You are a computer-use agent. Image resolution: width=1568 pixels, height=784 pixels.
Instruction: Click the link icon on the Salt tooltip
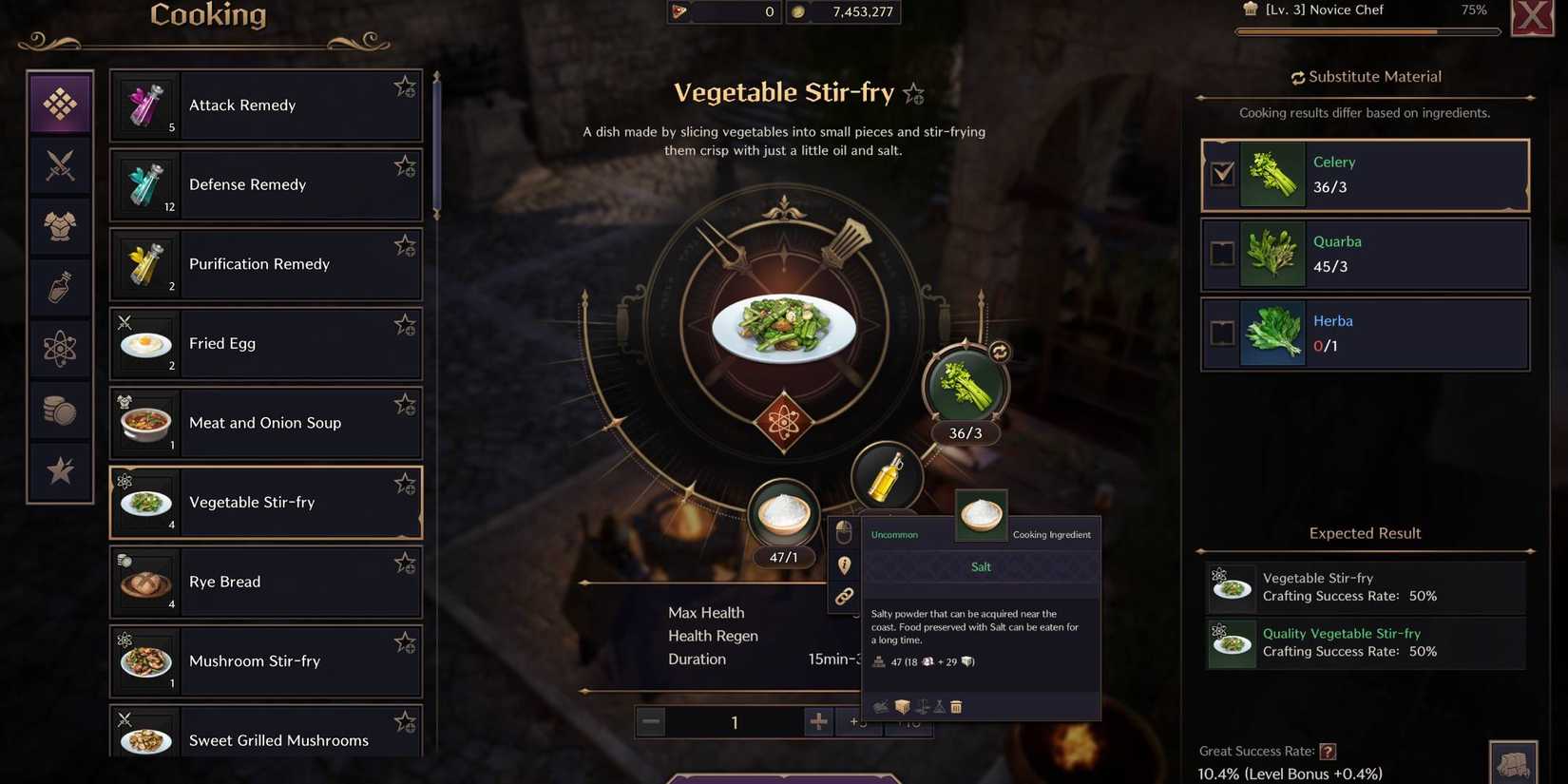(x=844, y=597)
